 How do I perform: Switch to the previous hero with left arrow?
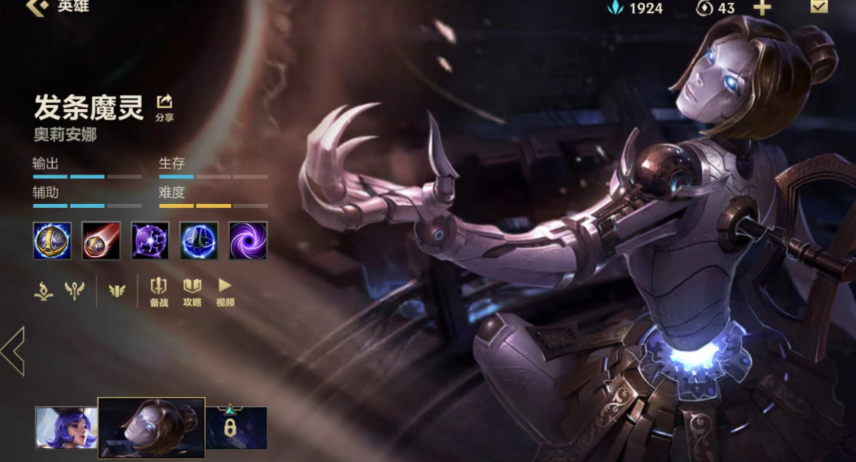click(x=13, y=351)
